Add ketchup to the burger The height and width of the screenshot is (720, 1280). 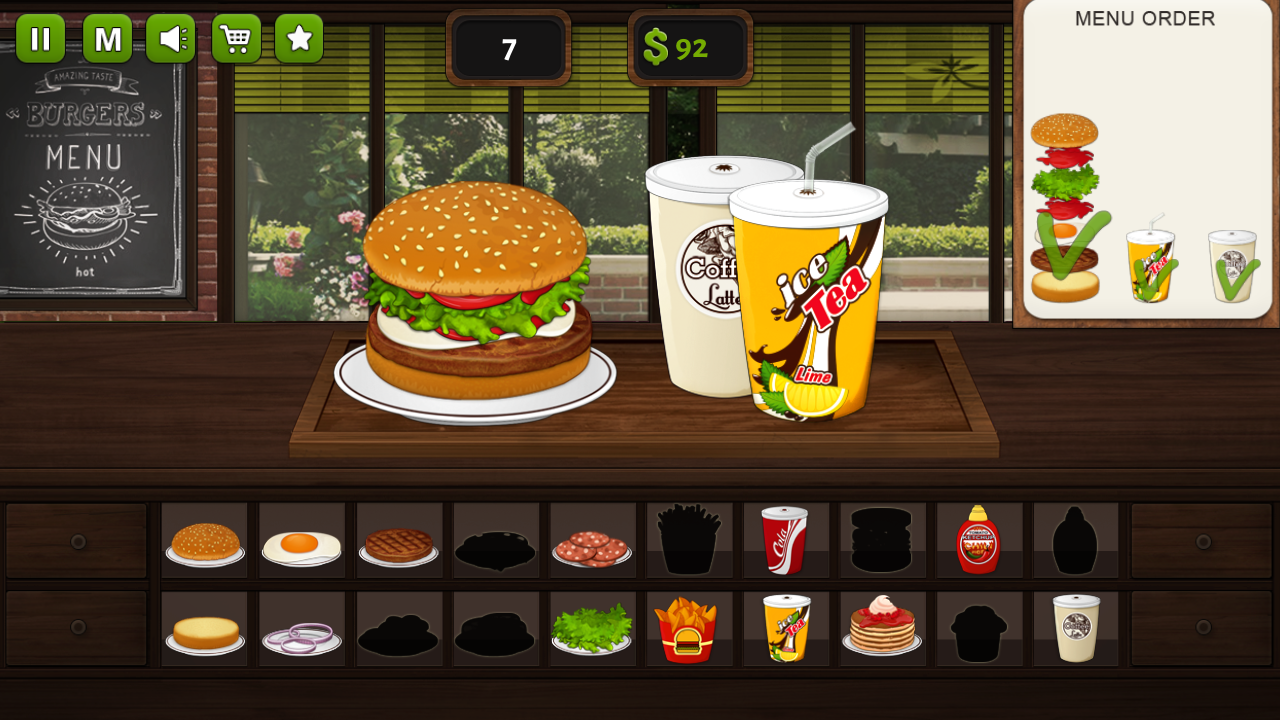pyautogui.click(x=979, y=540)
